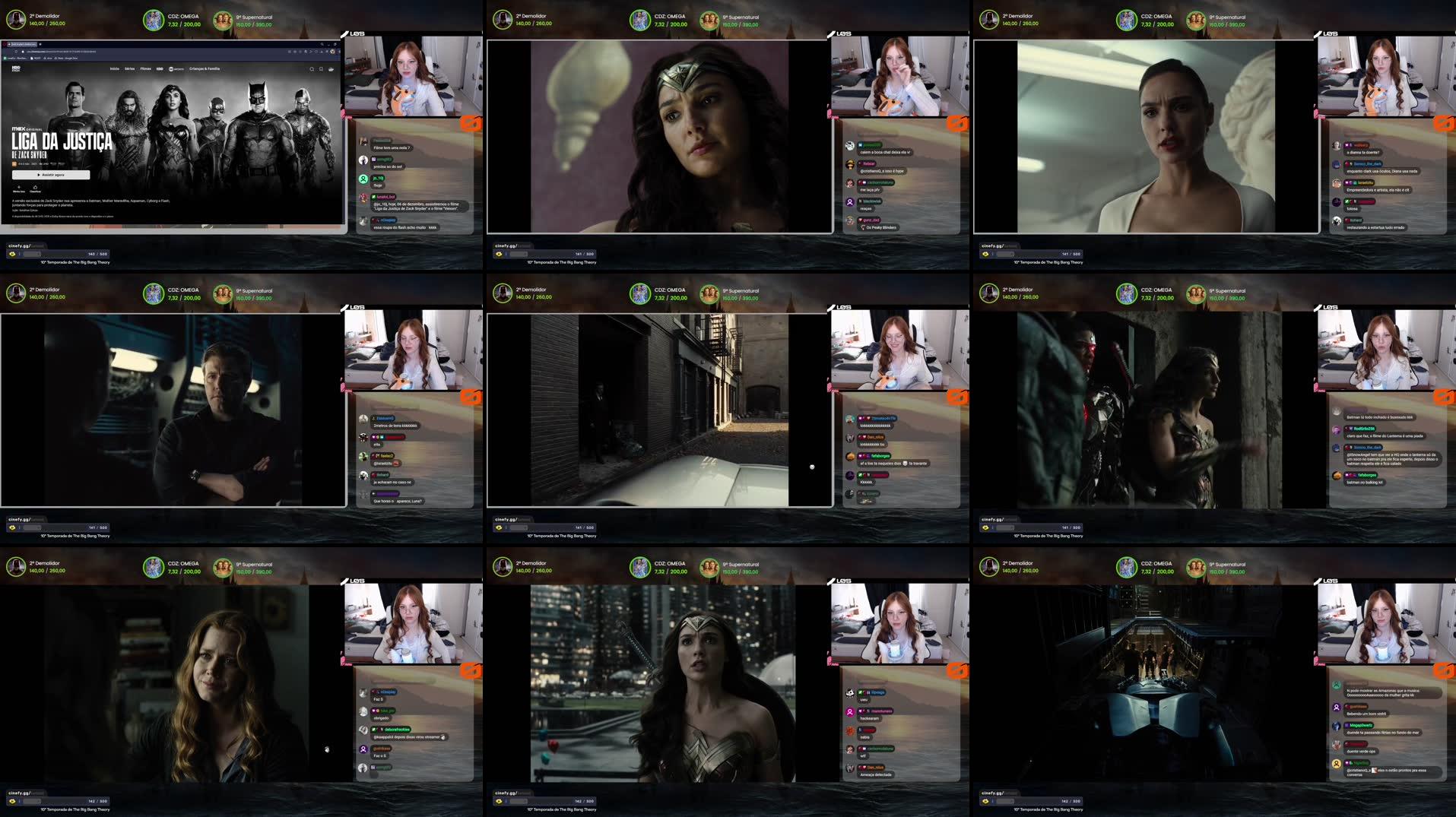The image size is (1456, 817).
Task: Select 'Filmes' in the HBO Max navbar
Action: tap(145, 68)
